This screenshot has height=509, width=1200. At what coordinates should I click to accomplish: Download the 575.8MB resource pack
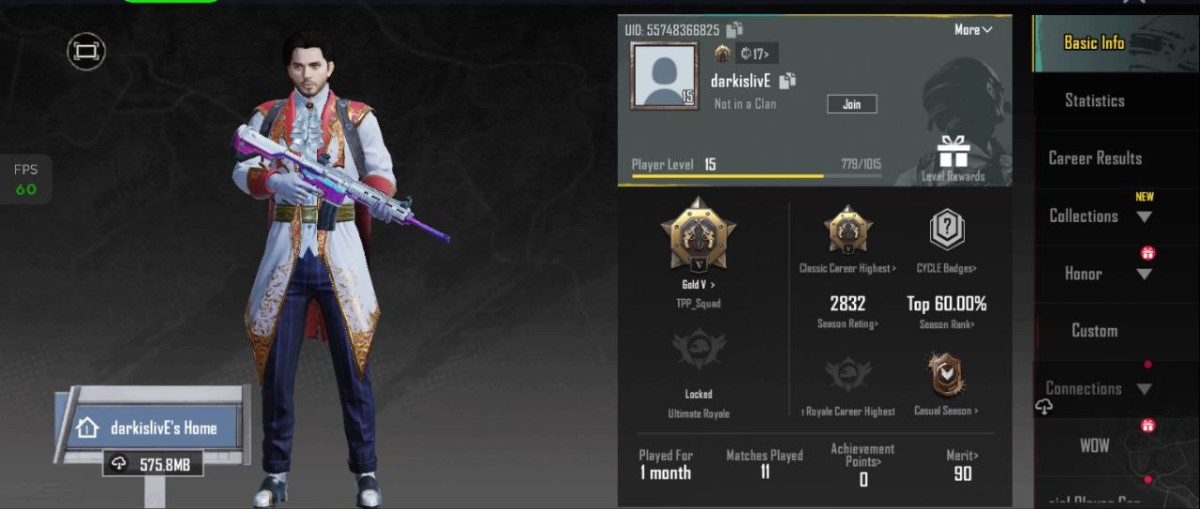pos(153,463)
